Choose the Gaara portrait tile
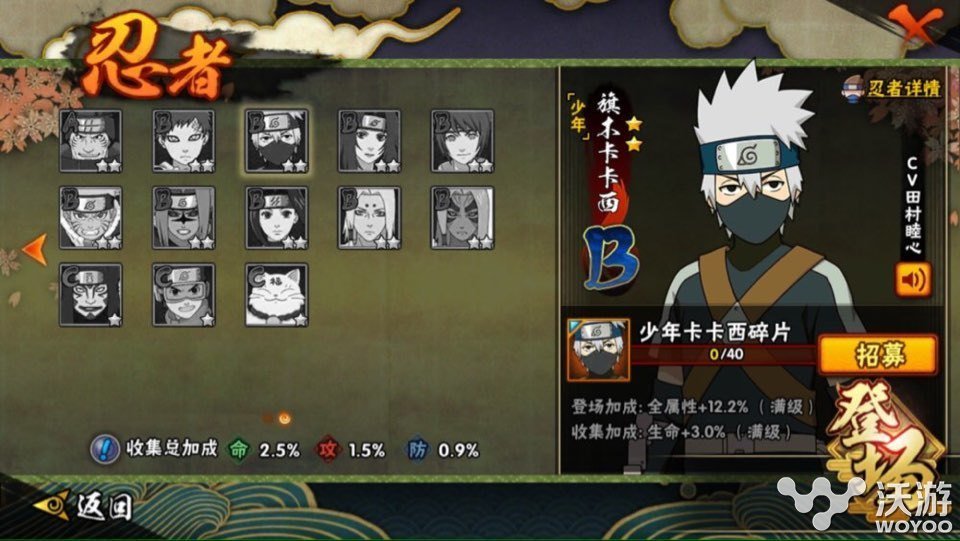This screenshot has height=541, width=960. coord(184,140)
